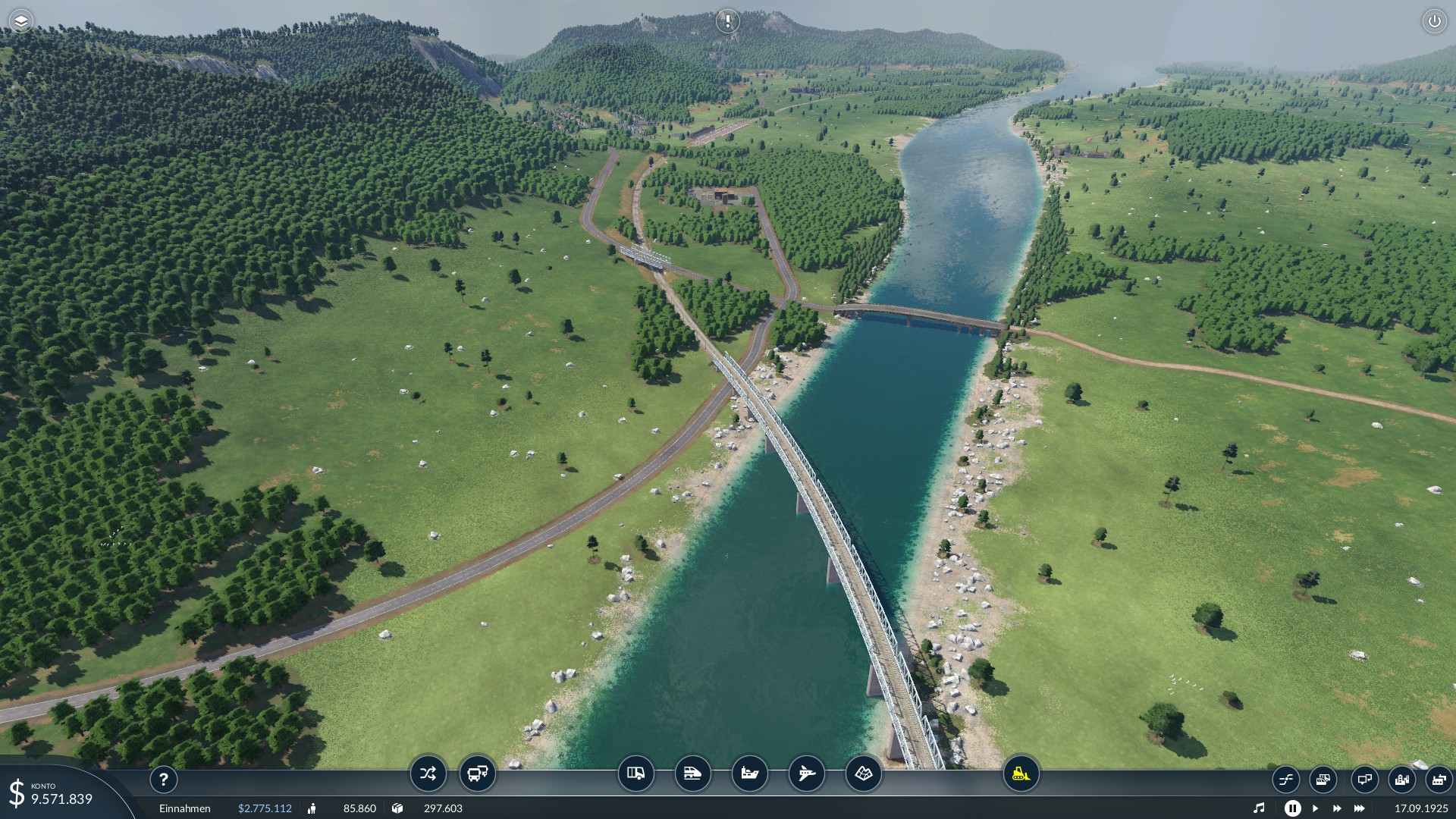Open the line manager crossed-arrows icon
This screenshot has height=819, width=1456.
coord(428,773)
